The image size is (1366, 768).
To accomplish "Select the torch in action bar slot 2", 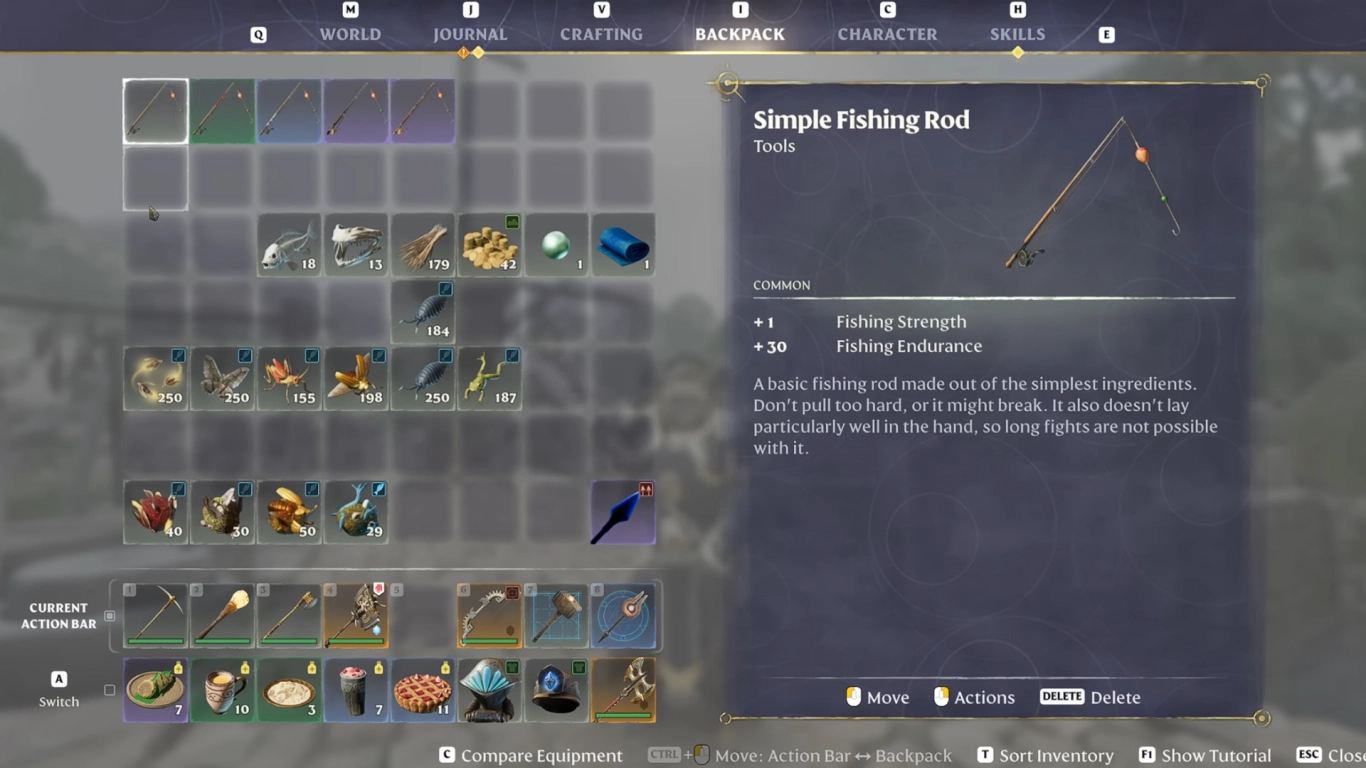I will pos(222,613).
